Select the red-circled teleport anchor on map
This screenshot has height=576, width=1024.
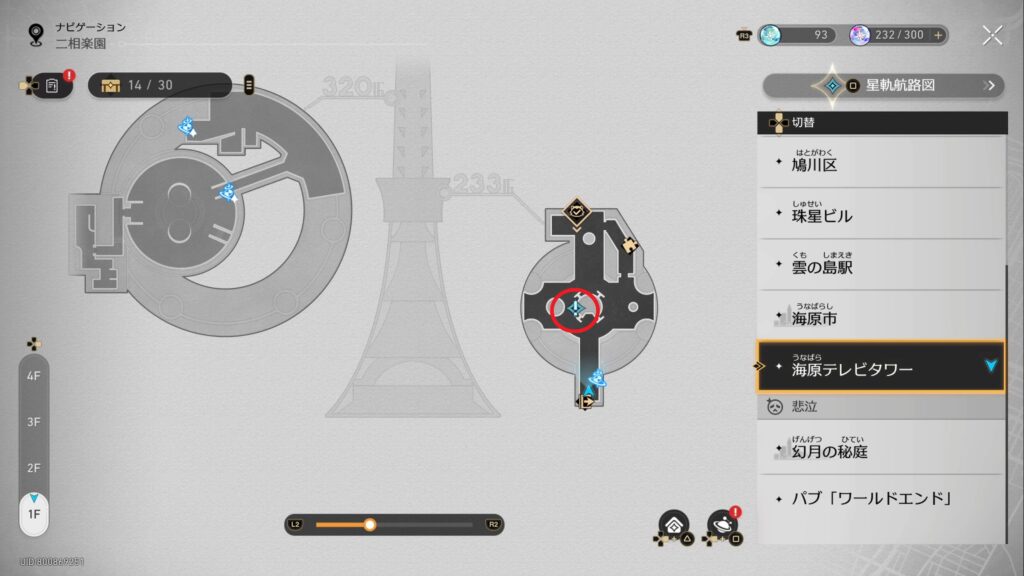(x=576, y=308)
